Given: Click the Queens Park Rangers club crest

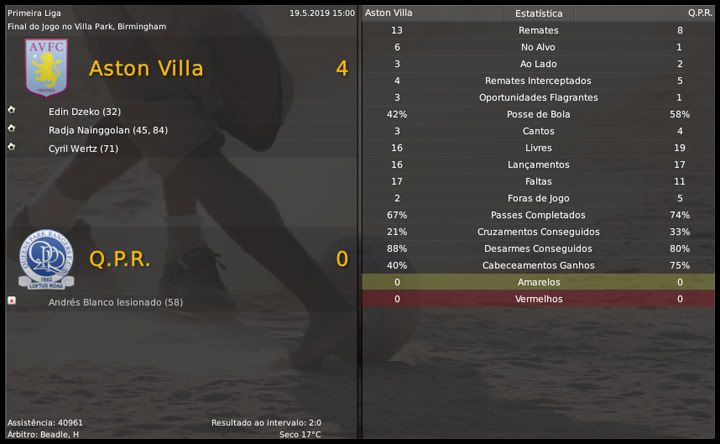Looking at the screenshot, I should coord(45,259).
